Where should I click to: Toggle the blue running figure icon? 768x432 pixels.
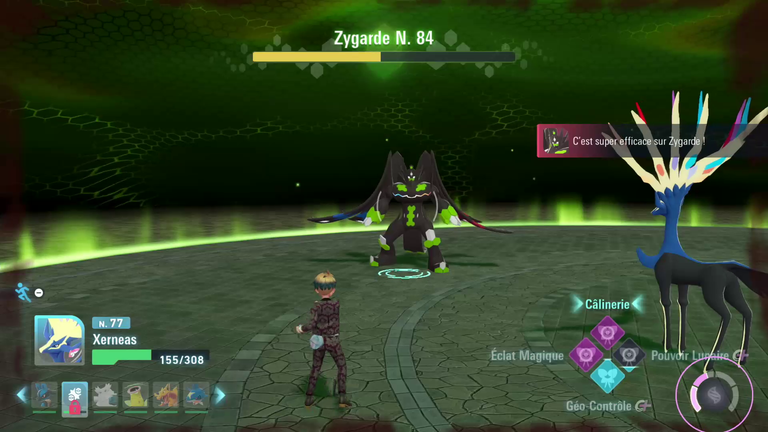click(x=23, y=292)
